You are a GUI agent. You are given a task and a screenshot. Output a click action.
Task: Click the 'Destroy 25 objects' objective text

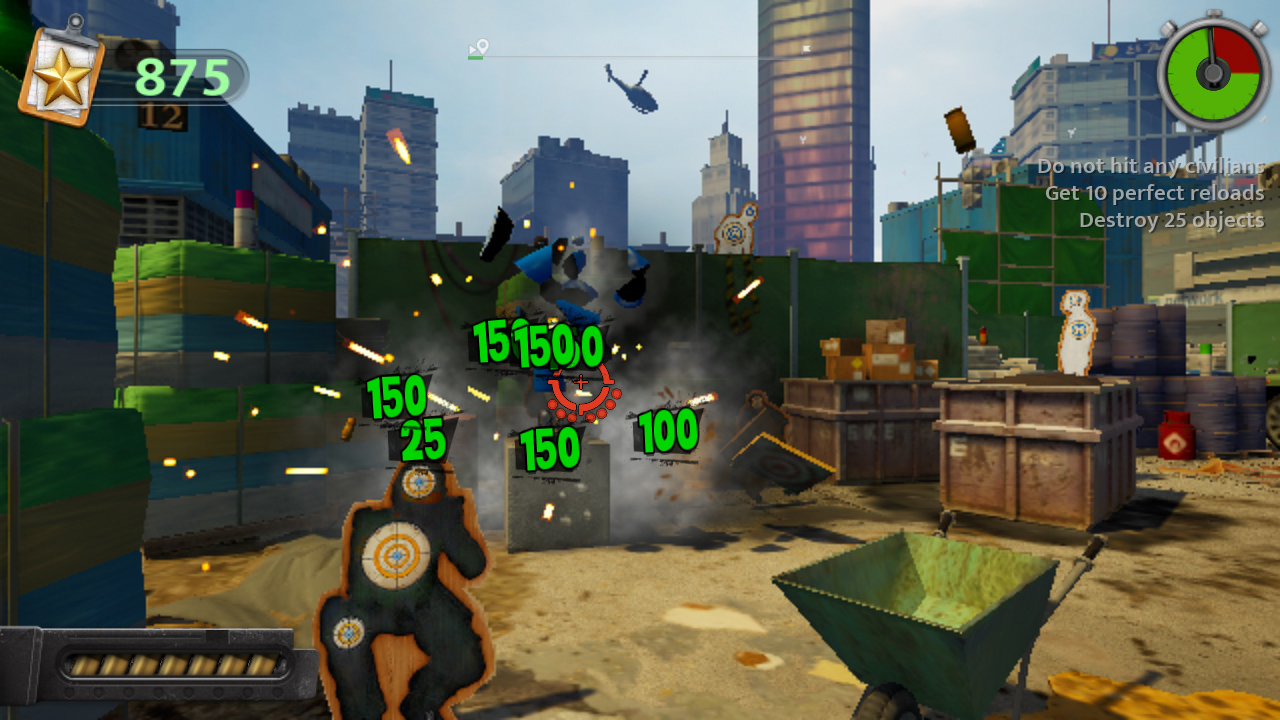pos(1175,221)
